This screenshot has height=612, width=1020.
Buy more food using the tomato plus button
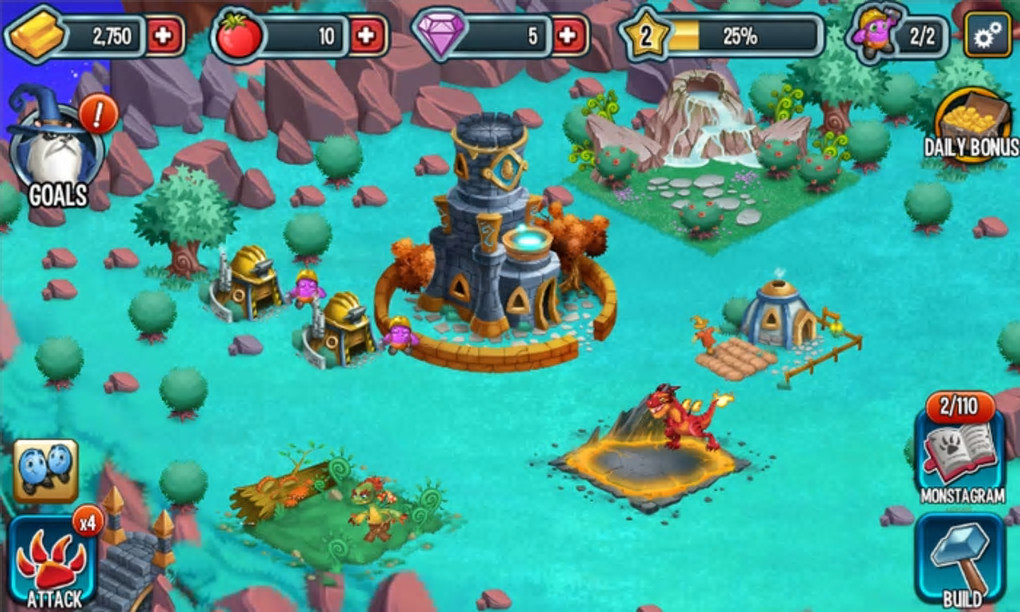pyautogui.click(x=368, y=37)
